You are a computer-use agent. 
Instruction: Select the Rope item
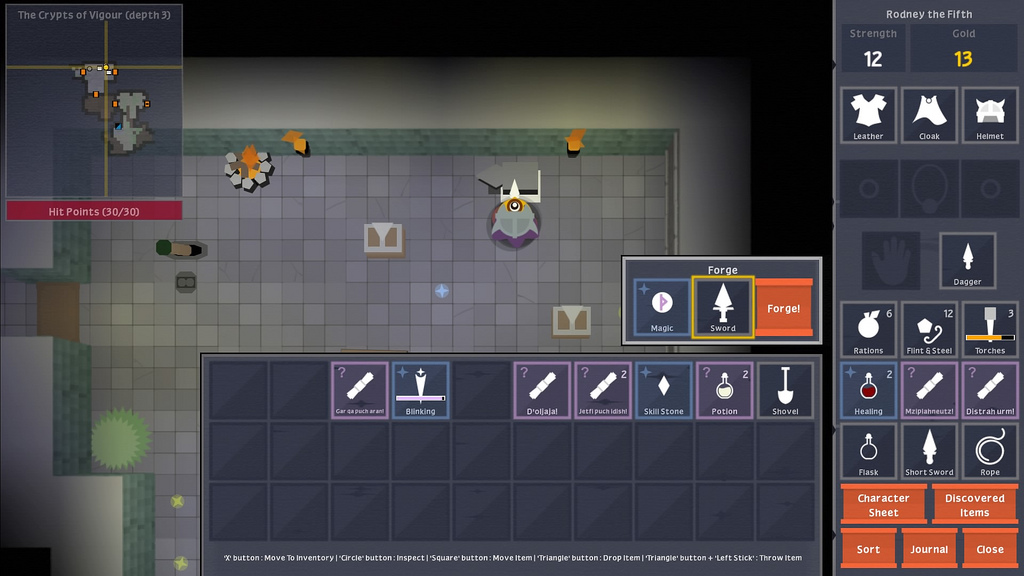(x=990, y=451)
